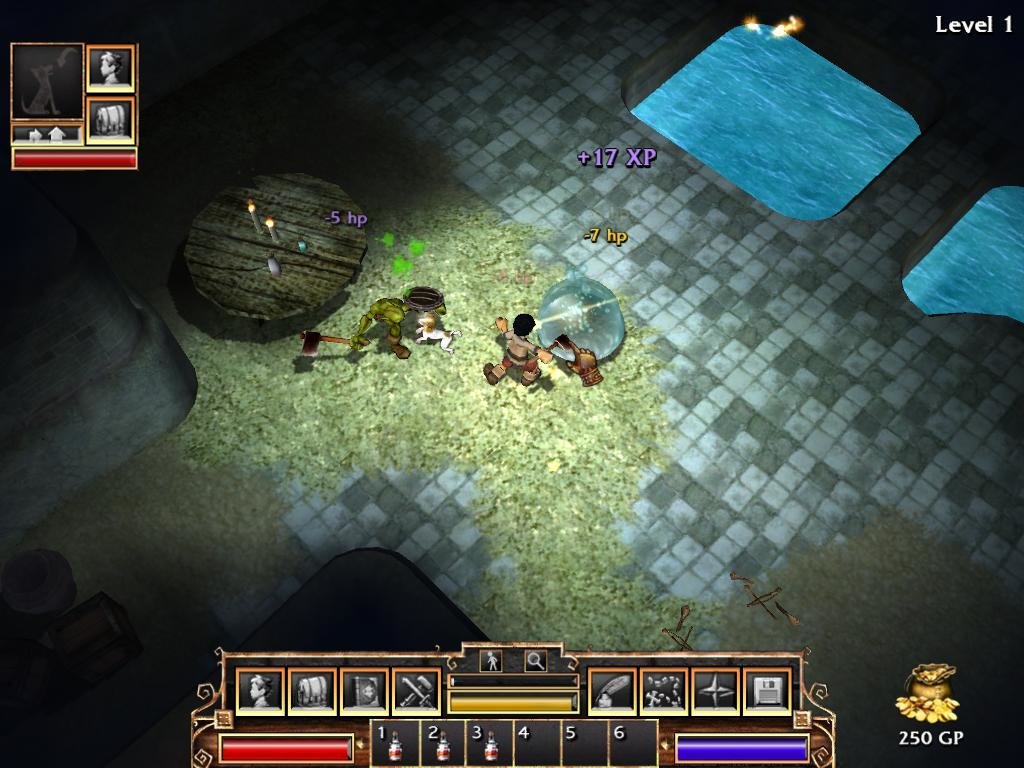Select the pet dog portrait
1024x768 pixels.
[x=47, y=82]
